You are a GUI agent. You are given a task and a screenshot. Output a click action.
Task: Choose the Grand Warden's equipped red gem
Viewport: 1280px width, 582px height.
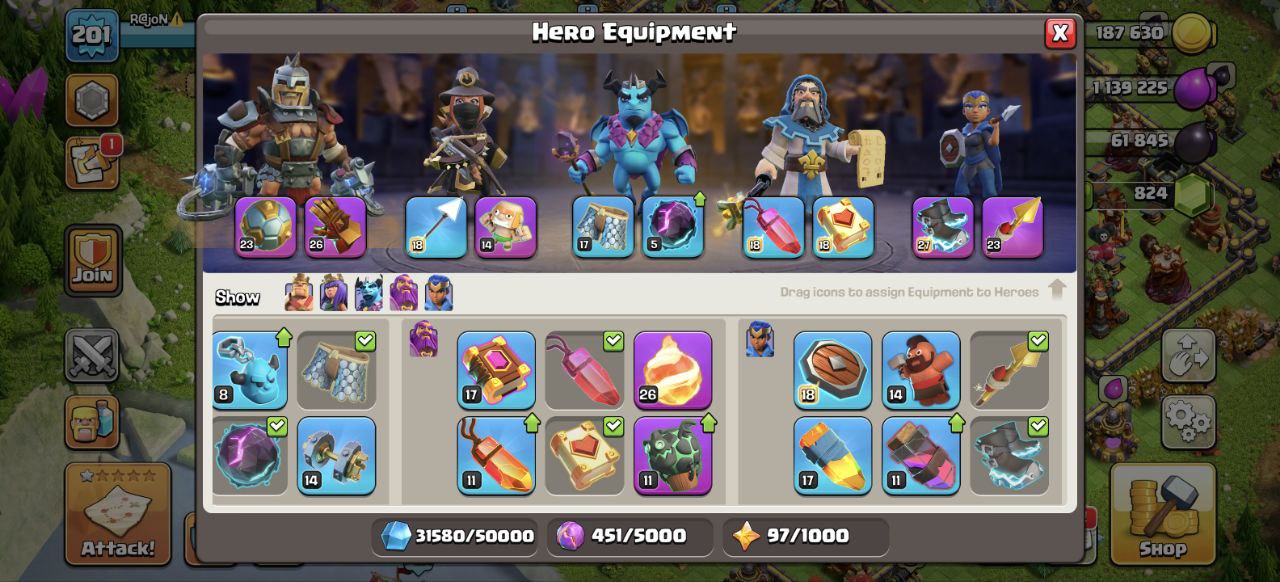click(x=774, y=227)
